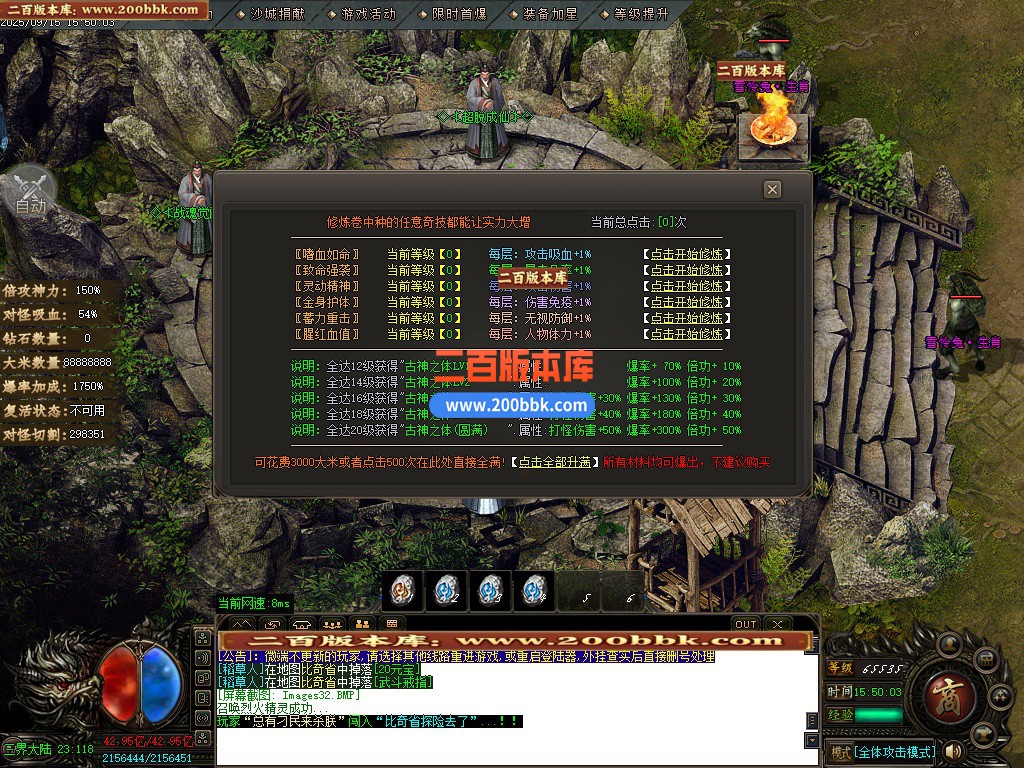Click the OUT button above chat
Screen dimensions: 1024x768
point(745,624)
